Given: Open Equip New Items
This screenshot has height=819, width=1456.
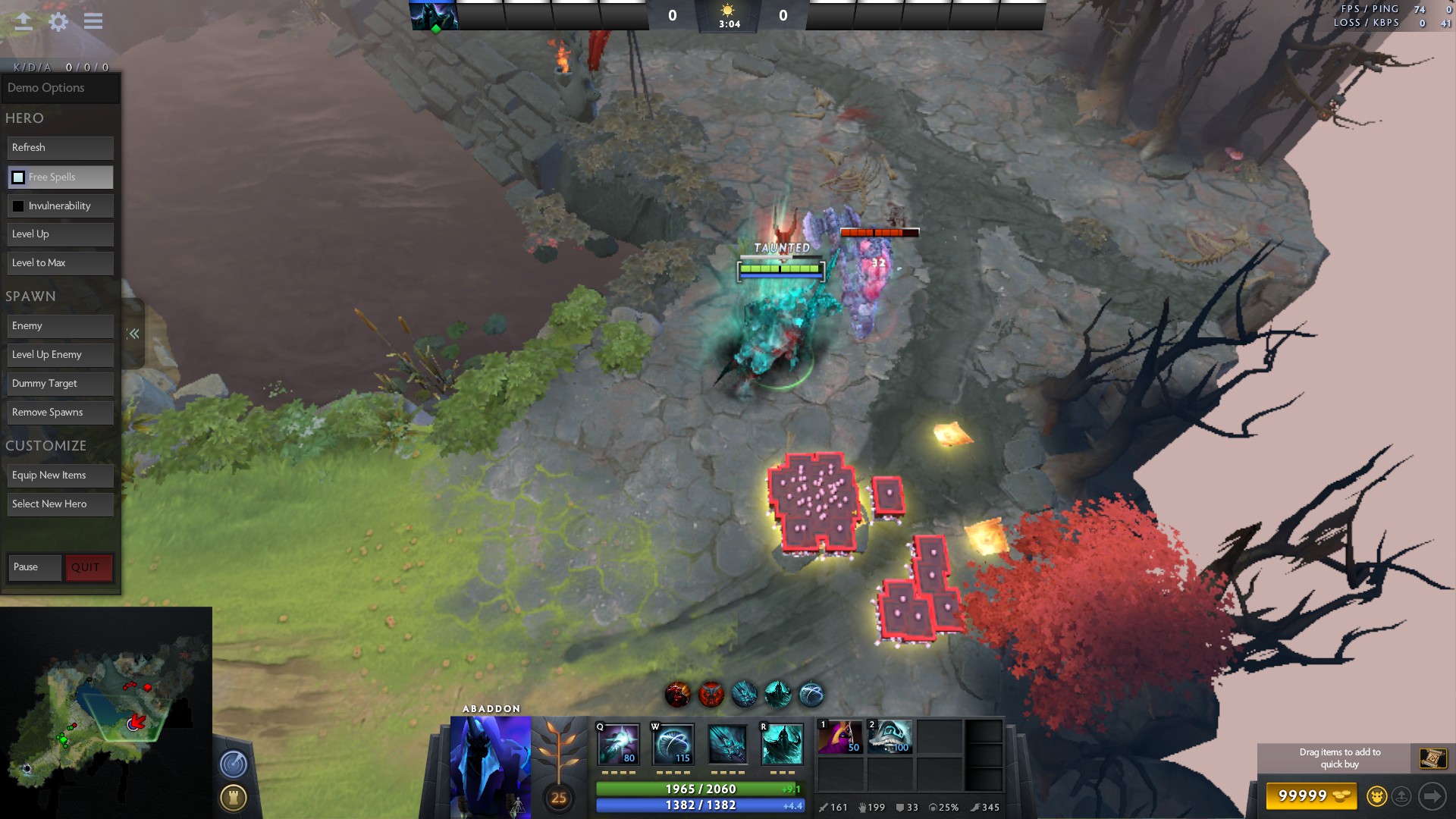Looking at the screenshot, I should click(x=61, y=475).
